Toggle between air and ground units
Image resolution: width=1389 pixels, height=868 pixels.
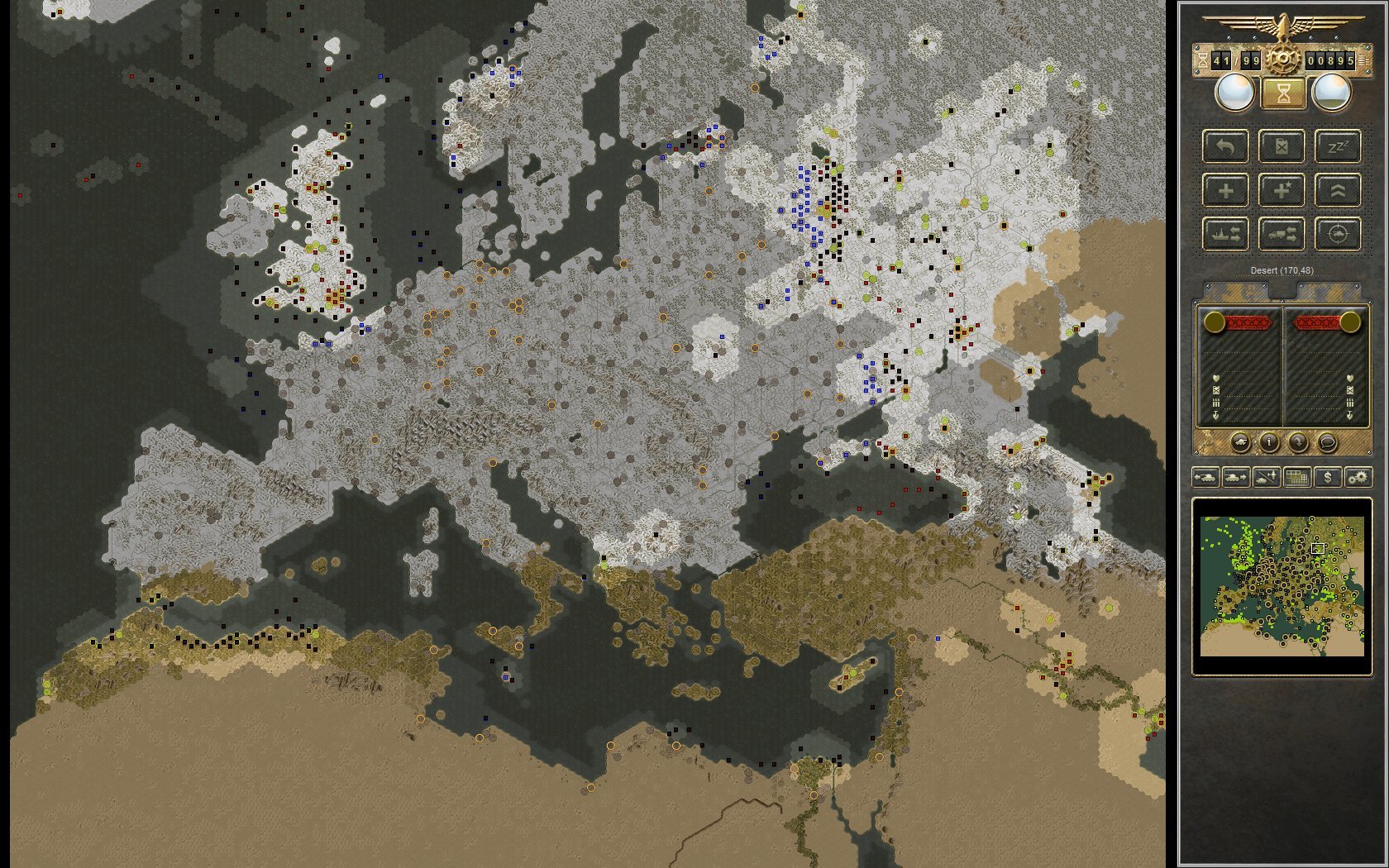pyautogui.click(x=1266, y=478)
